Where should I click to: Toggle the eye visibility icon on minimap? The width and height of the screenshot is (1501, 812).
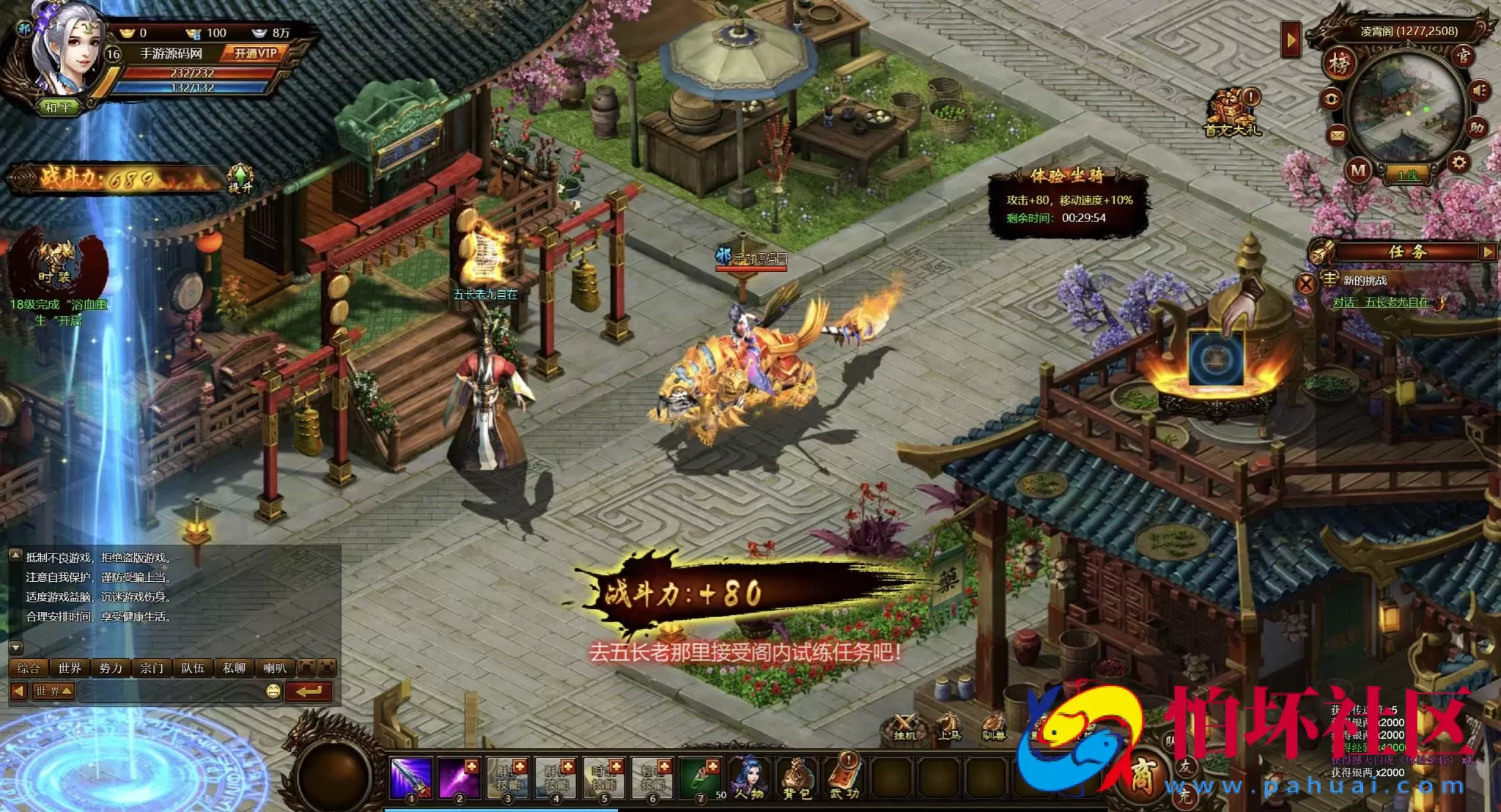coord(1332,98)
